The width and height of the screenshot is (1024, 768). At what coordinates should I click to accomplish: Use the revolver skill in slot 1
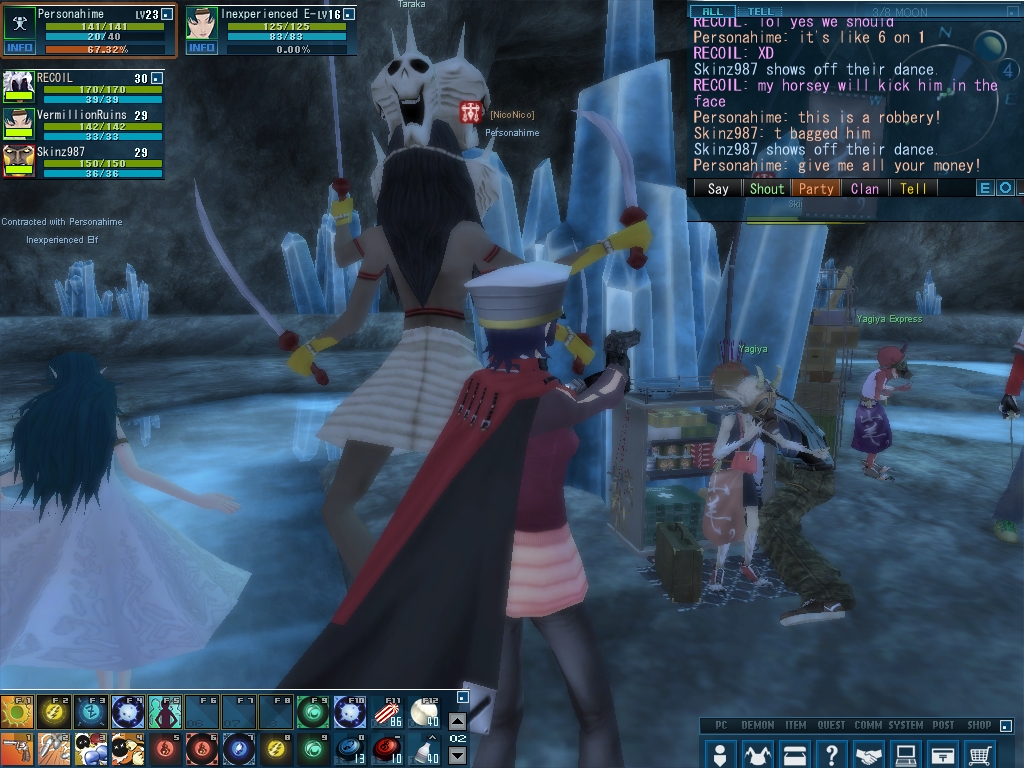(17, 748)
